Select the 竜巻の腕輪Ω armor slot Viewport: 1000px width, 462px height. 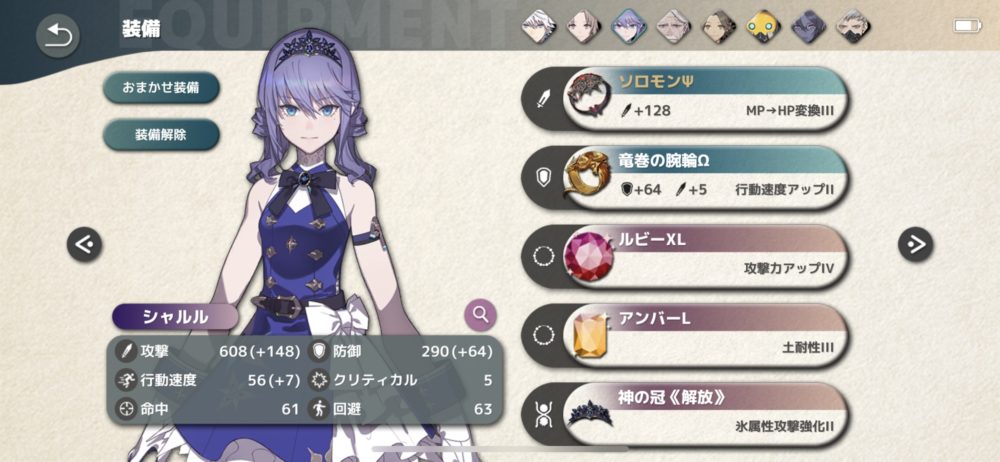click(700, 178)
